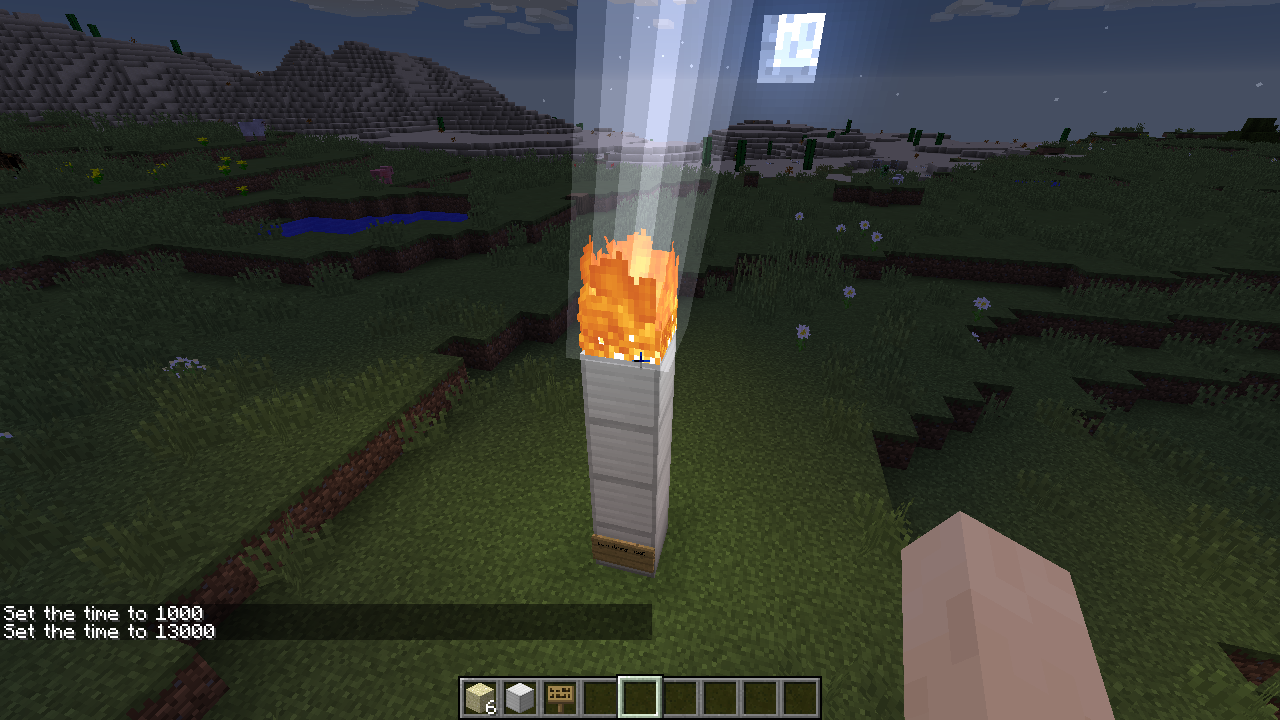Click the chat line reading Set the time to 13000
Image resolution: width=1280 pixels, height=720 pixels.
click(x=108, y=631)
